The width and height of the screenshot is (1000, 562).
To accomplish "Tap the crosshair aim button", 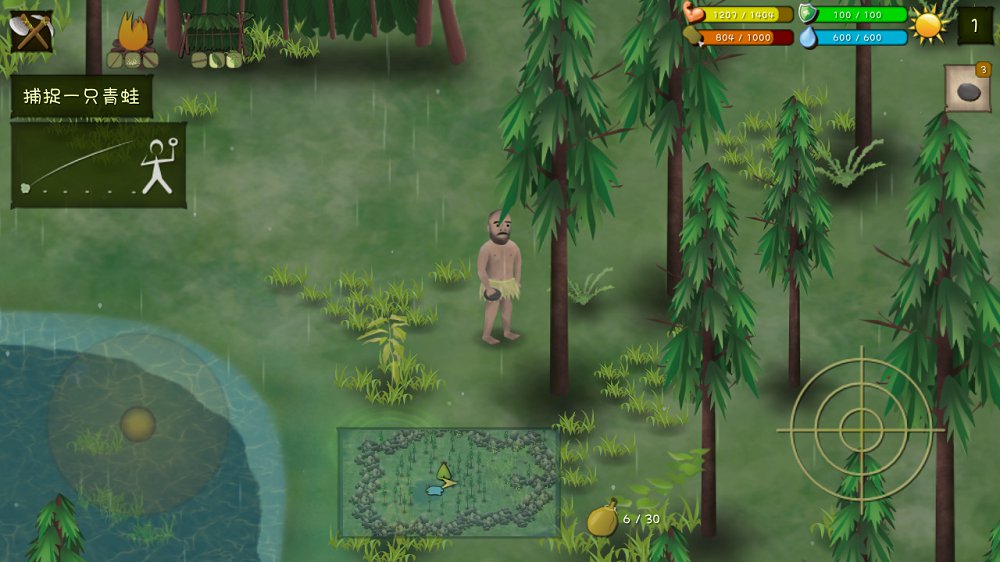I will (859, 429).
